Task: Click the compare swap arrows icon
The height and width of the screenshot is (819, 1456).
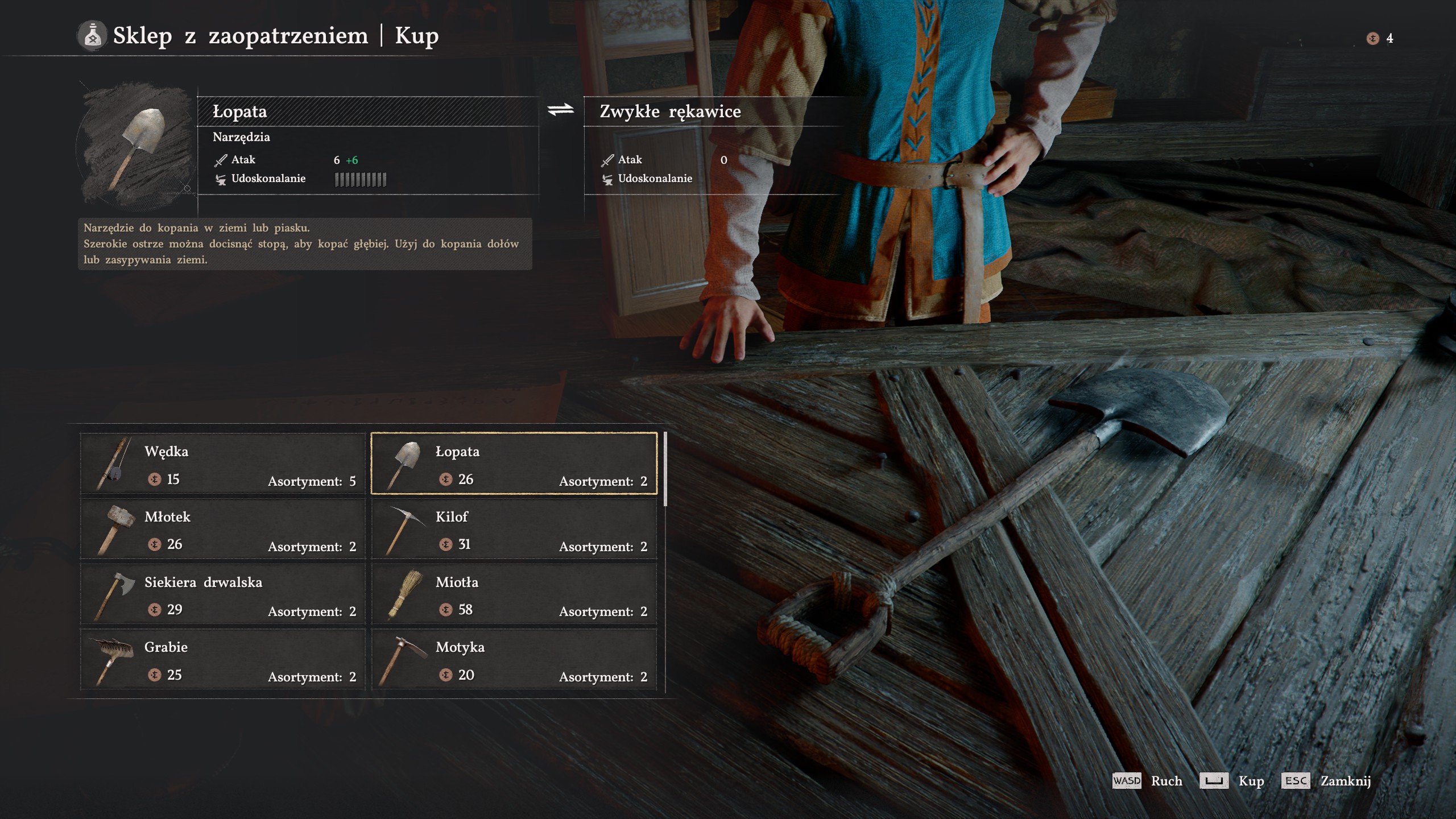Action: [561, 110]
